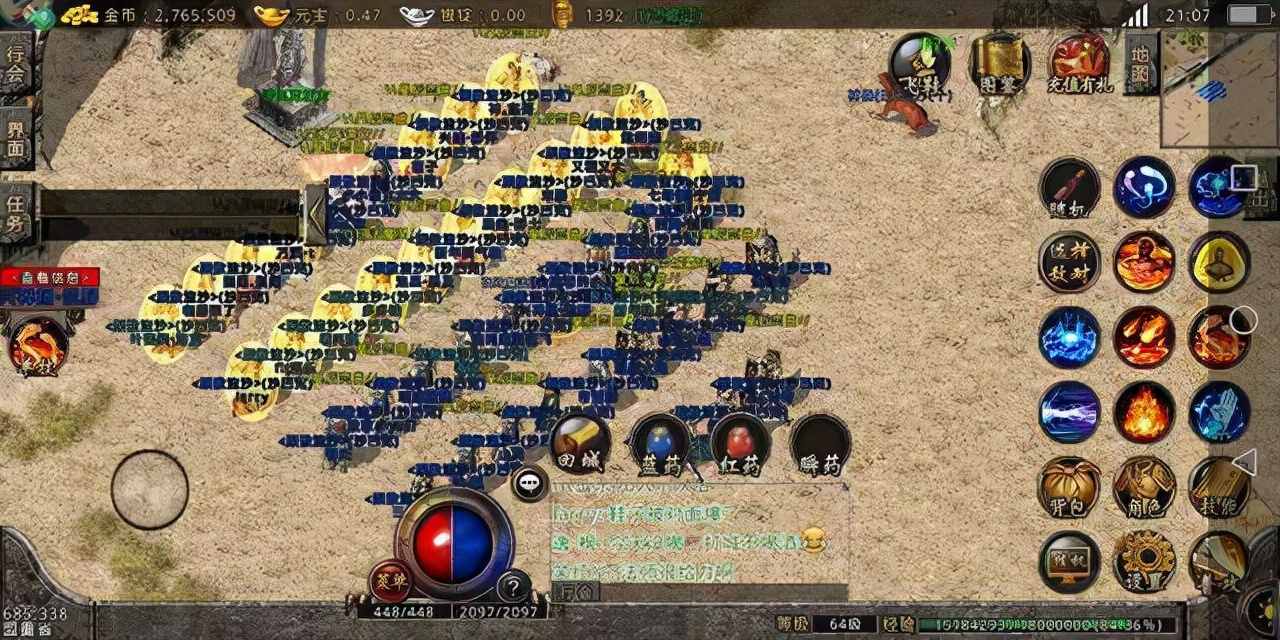Viewport: 1280px width, 640px height.
Task: Open the 行会 guild tab
Action: [x=17, y=64]
